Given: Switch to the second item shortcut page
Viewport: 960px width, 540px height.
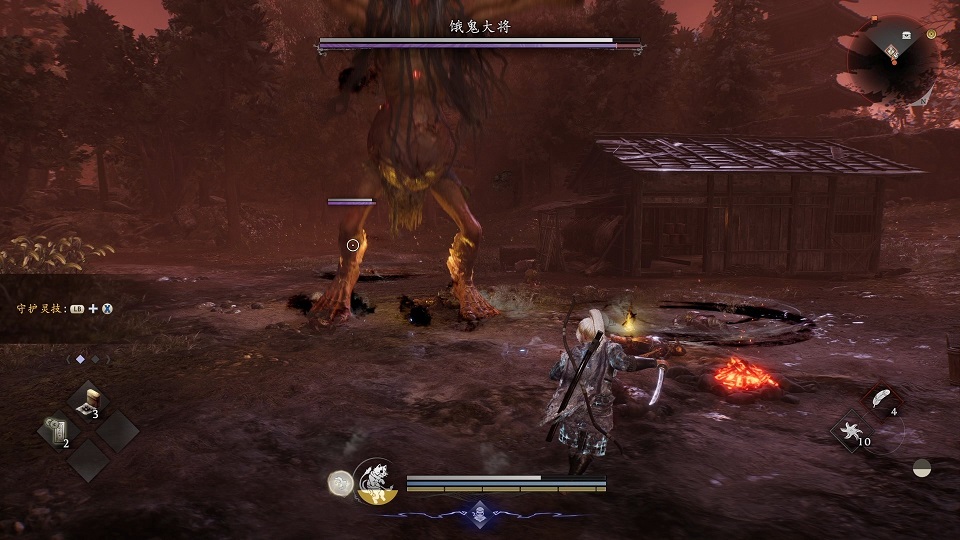Looking at the screenshot, I should pos(96,358).
